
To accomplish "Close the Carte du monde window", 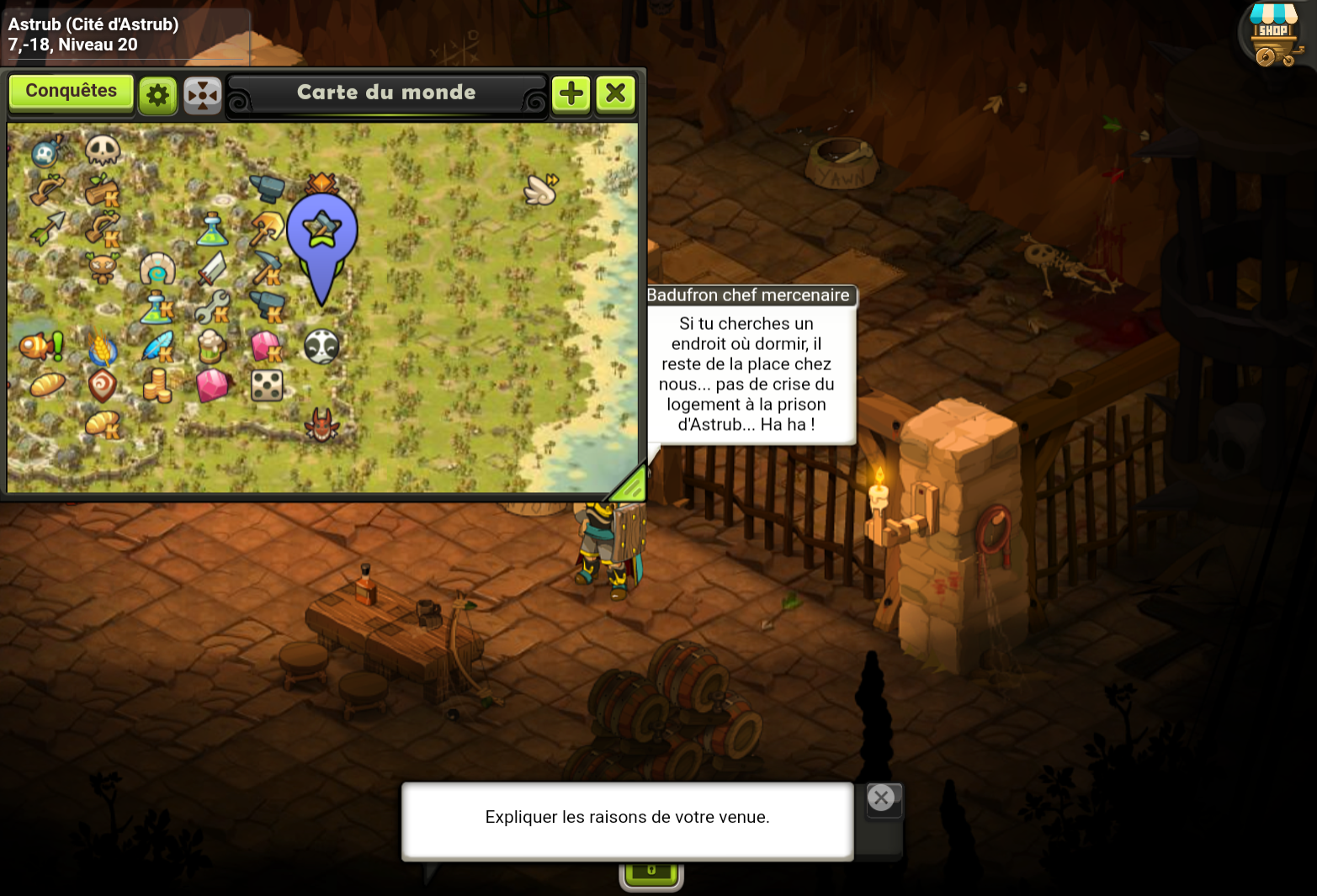I will pos(616,93).
